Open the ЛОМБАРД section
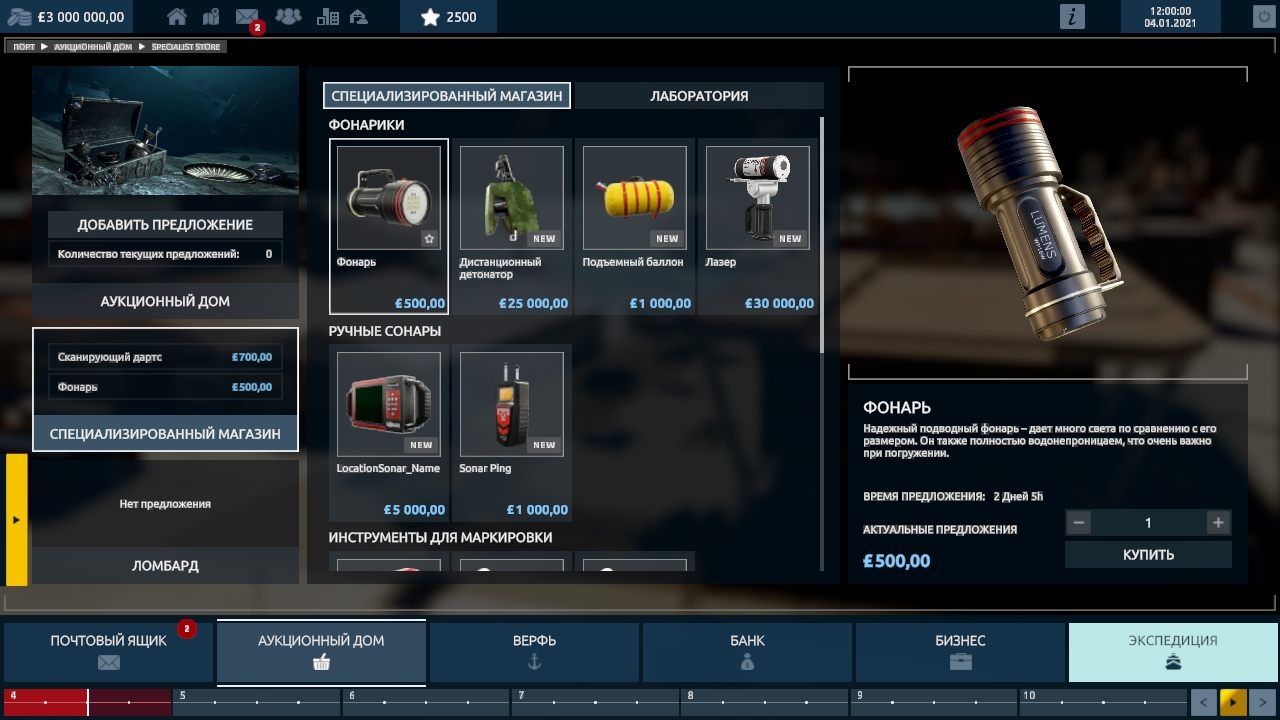 (x=165, y=566)
